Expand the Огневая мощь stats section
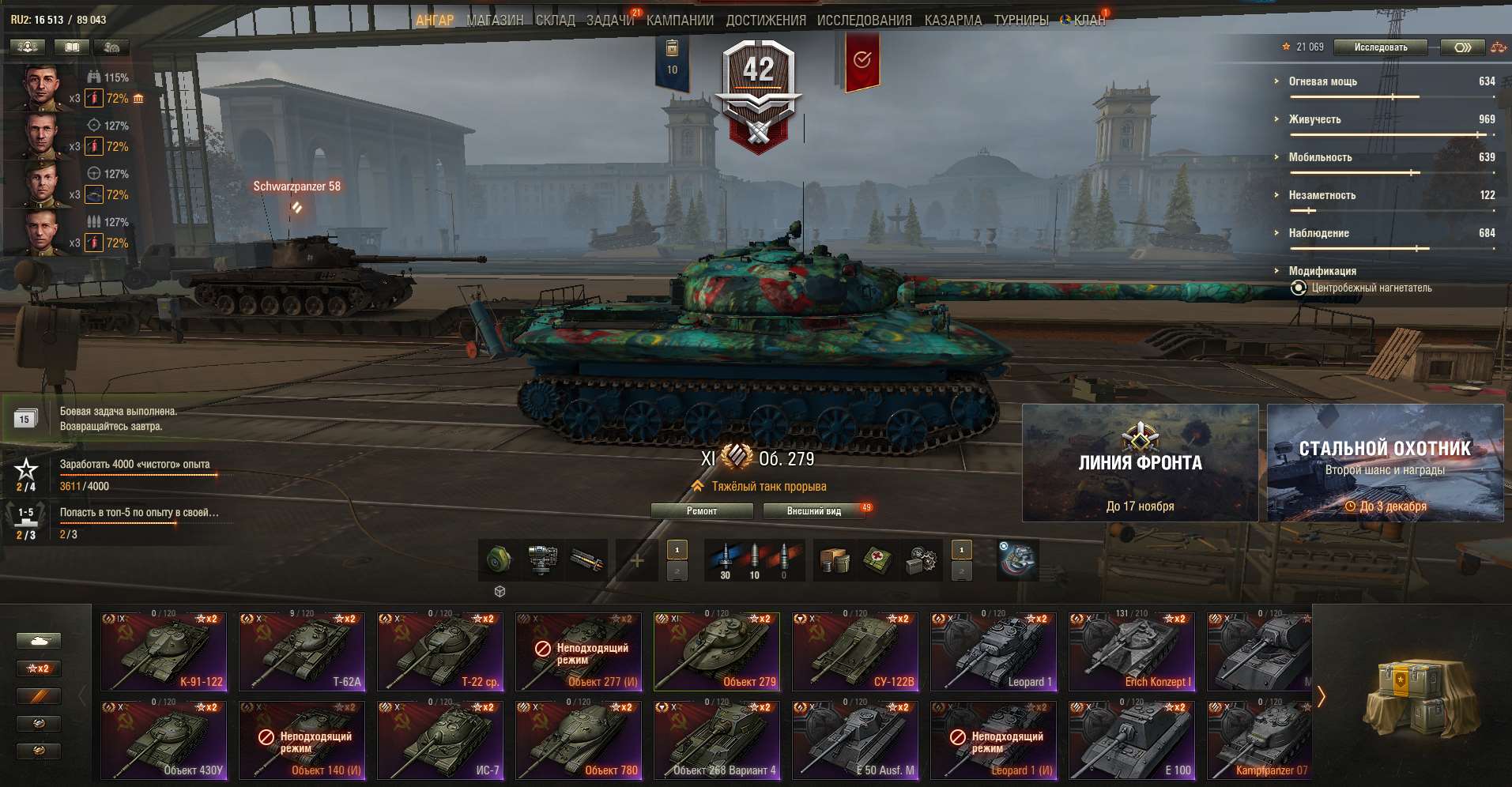Viewport: 1512px width, 787px height. pyautogui.click(x=1274, y=82)
